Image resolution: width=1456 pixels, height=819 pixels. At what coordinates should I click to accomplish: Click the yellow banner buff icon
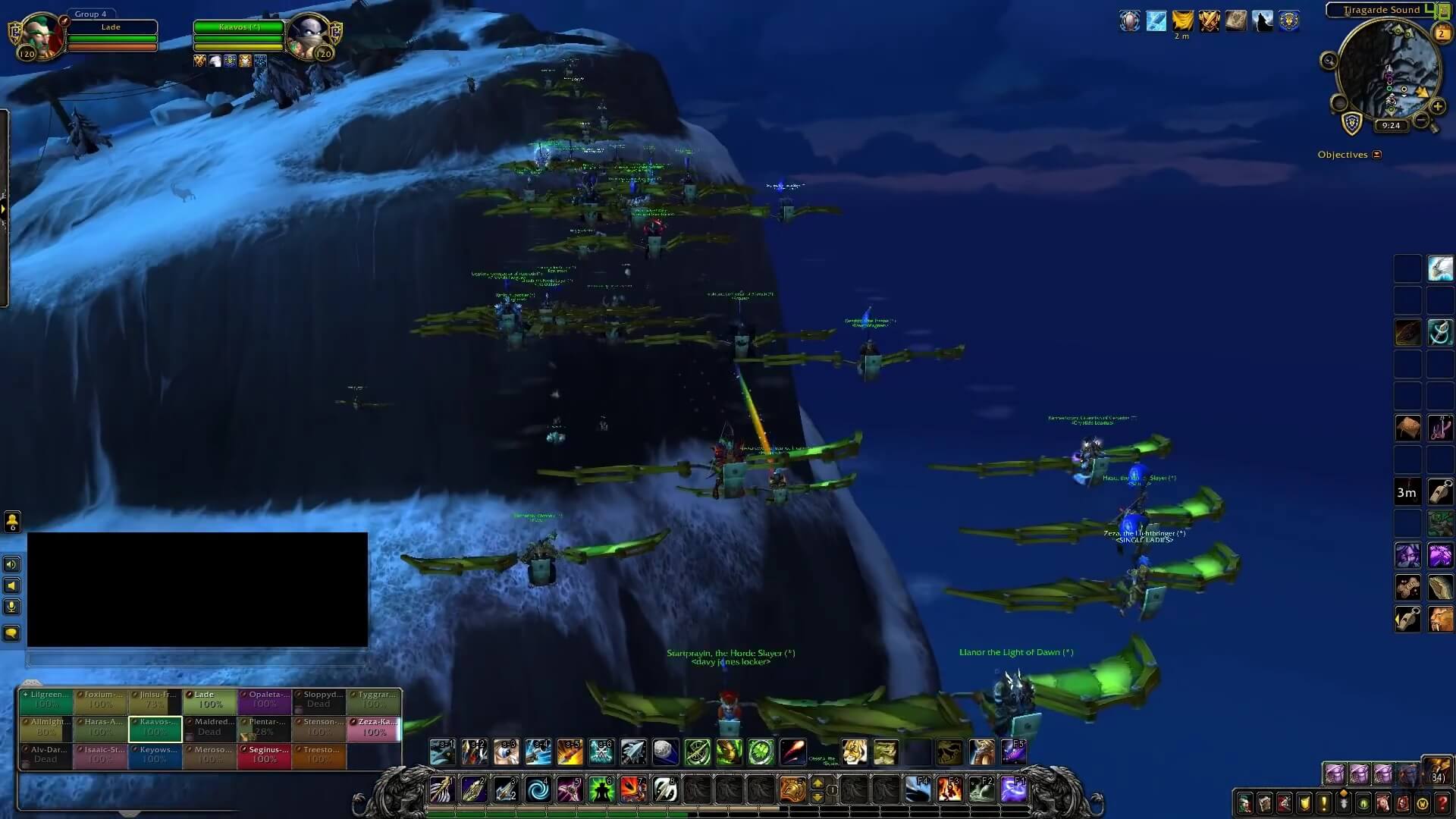coord(1181,20)
